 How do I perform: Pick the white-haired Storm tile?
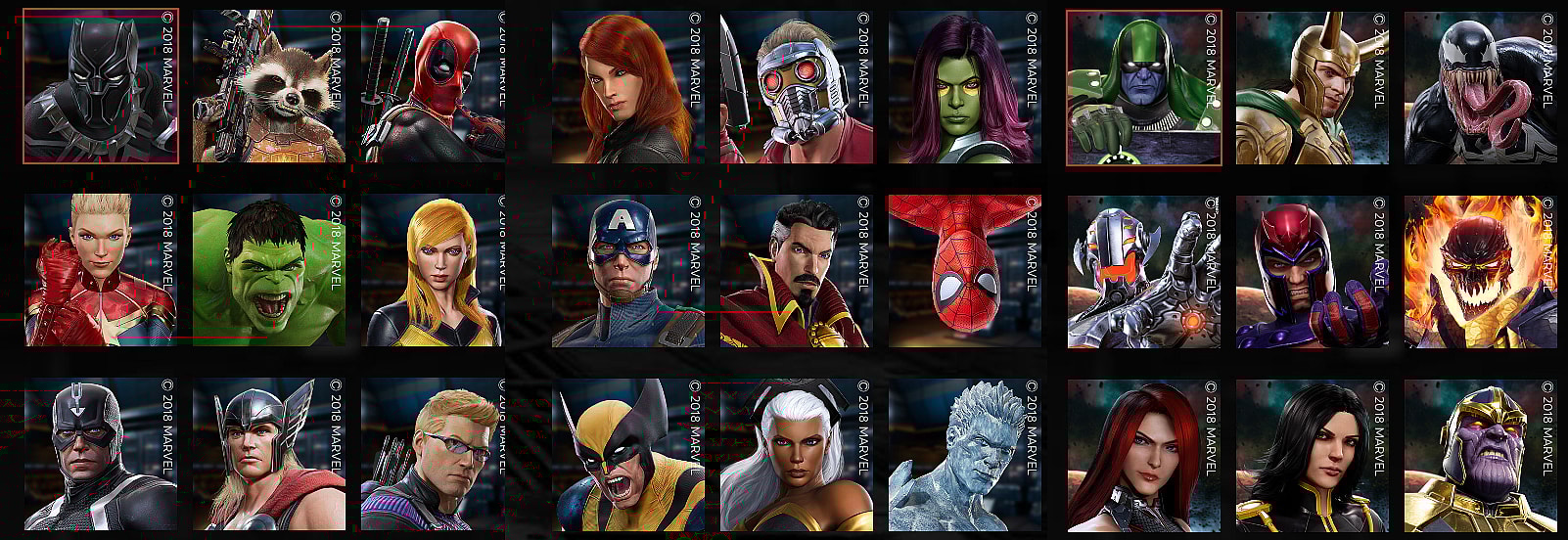[797, 455]
